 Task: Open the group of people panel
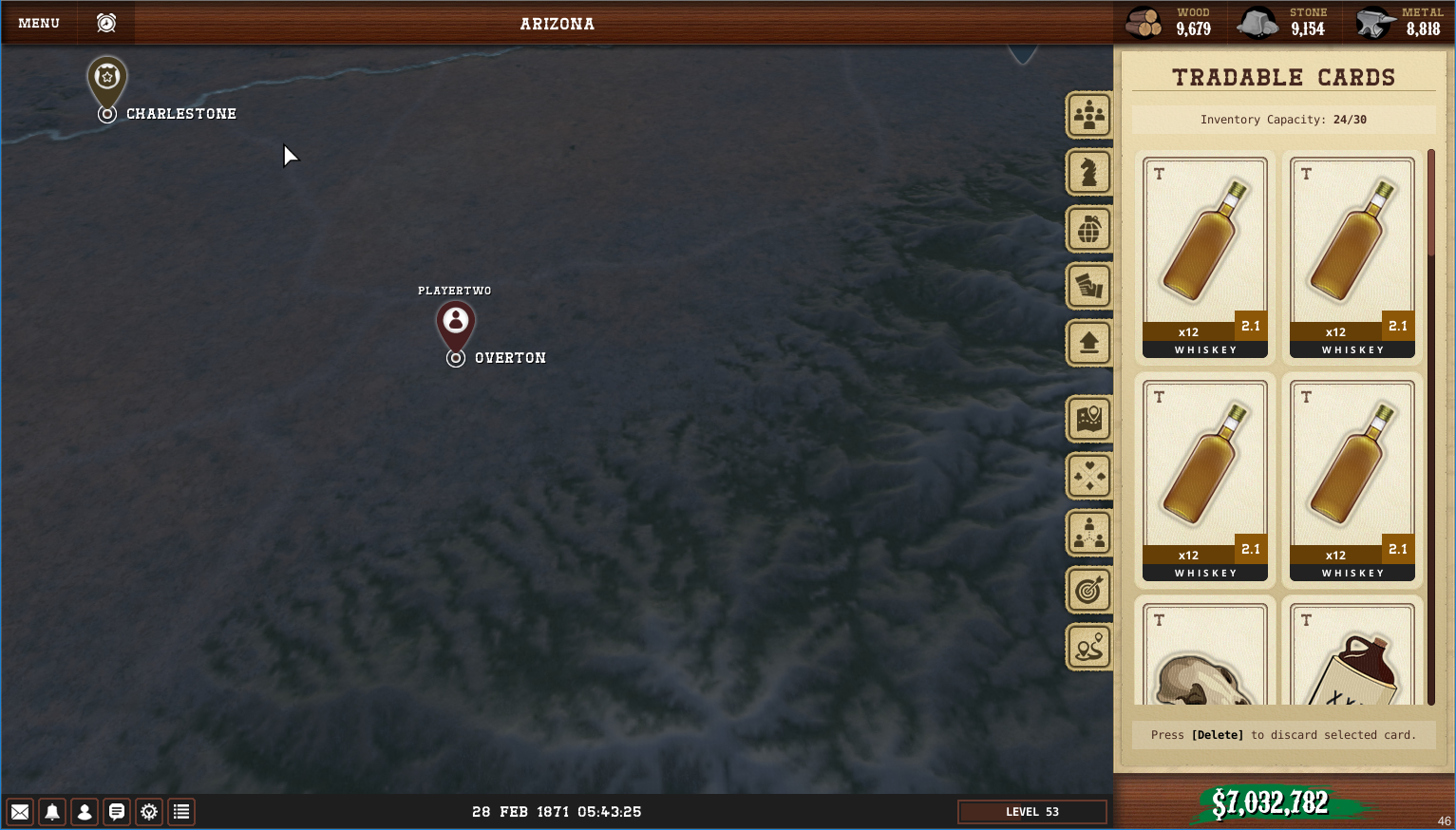[x=1088, y=116]
